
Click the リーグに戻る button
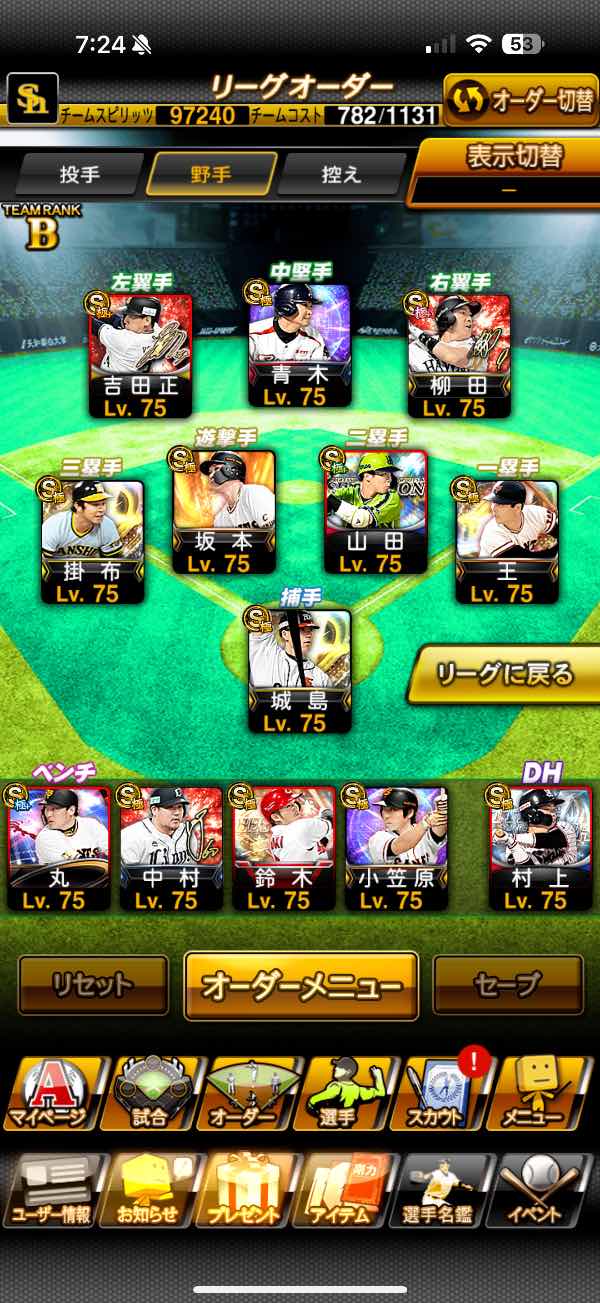click(503, 674)
